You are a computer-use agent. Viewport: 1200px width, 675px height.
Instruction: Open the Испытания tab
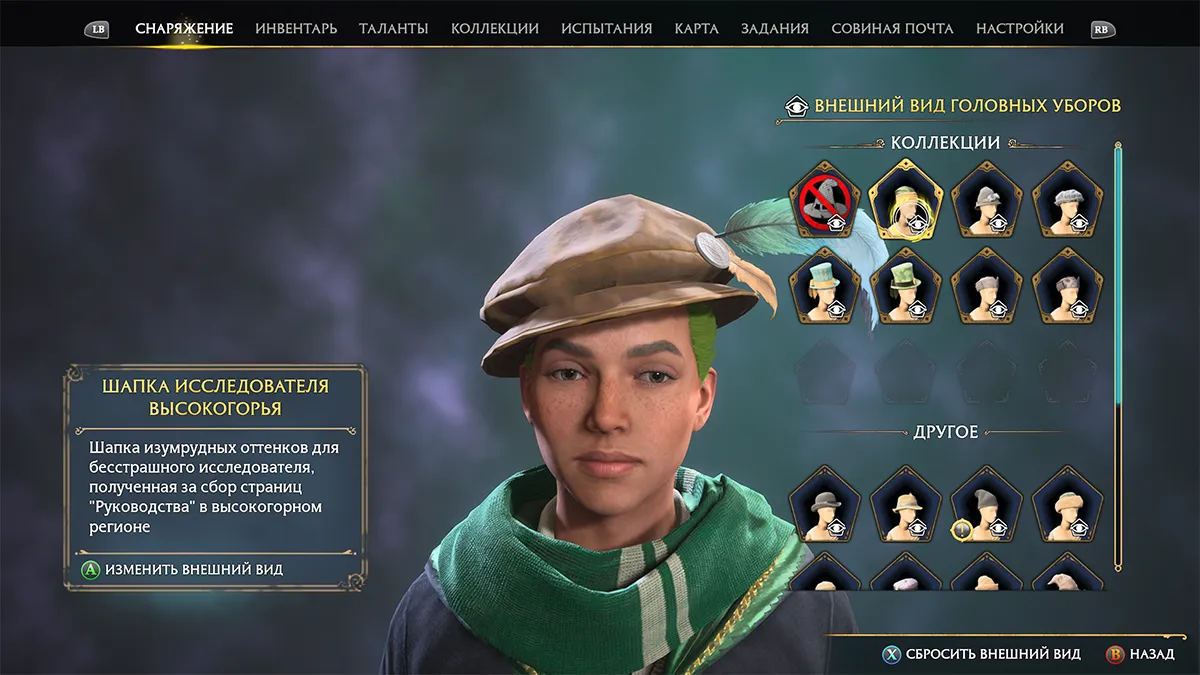607,29
